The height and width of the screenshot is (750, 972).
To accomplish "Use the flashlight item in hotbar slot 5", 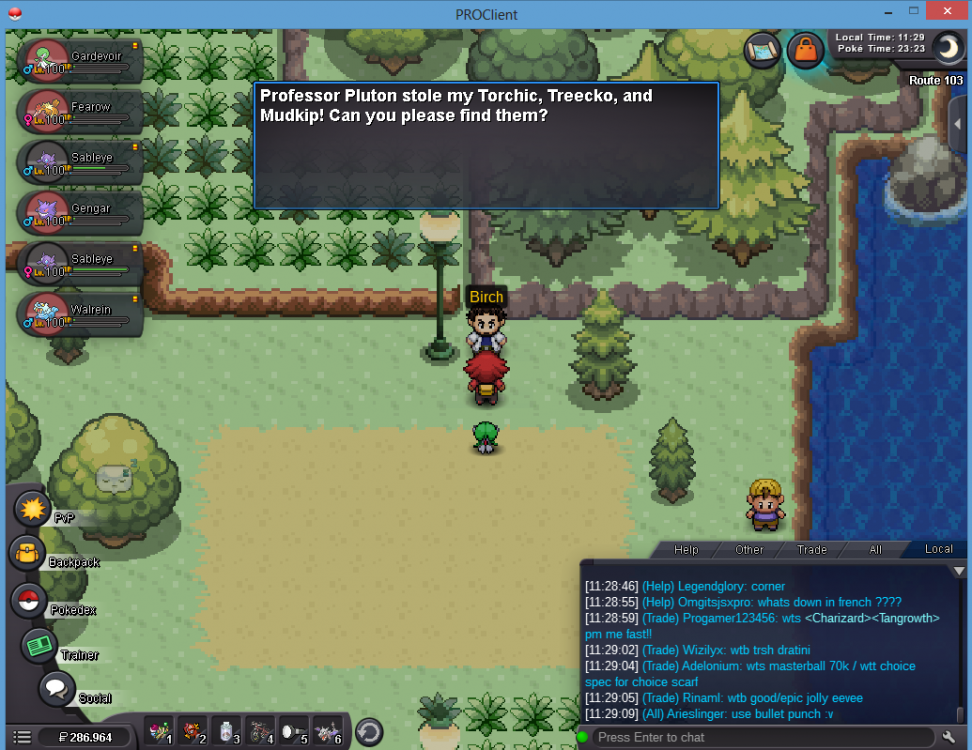I will point(295,733).
